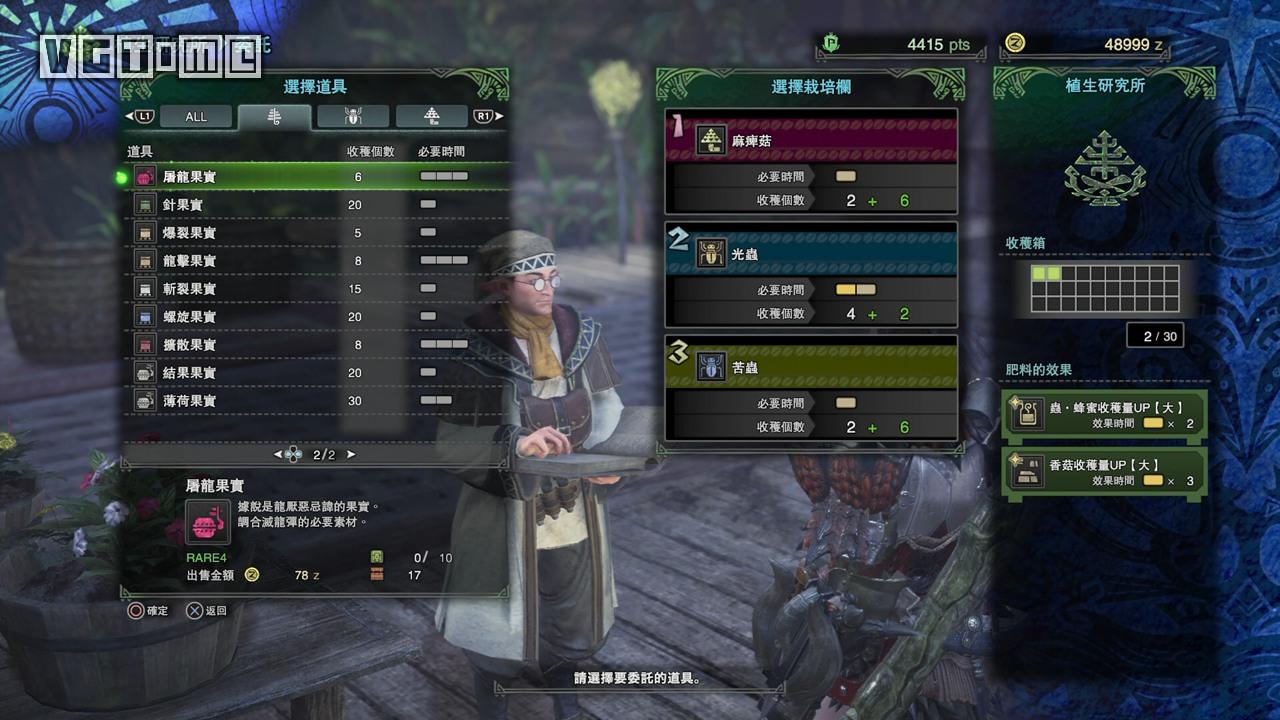Viewport: 1280px width, 720px height.
Task: Open the insect category tab
Action: point(353,117)
